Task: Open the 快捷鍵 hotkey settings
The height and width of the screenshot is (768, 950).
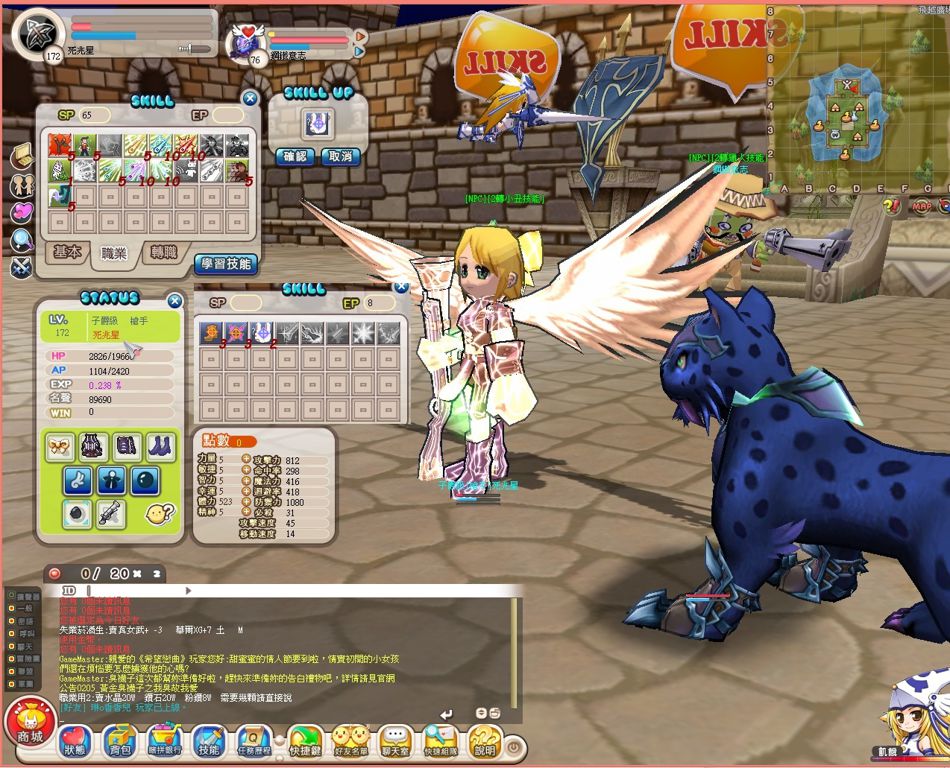Action: click(x=304, y=742)
